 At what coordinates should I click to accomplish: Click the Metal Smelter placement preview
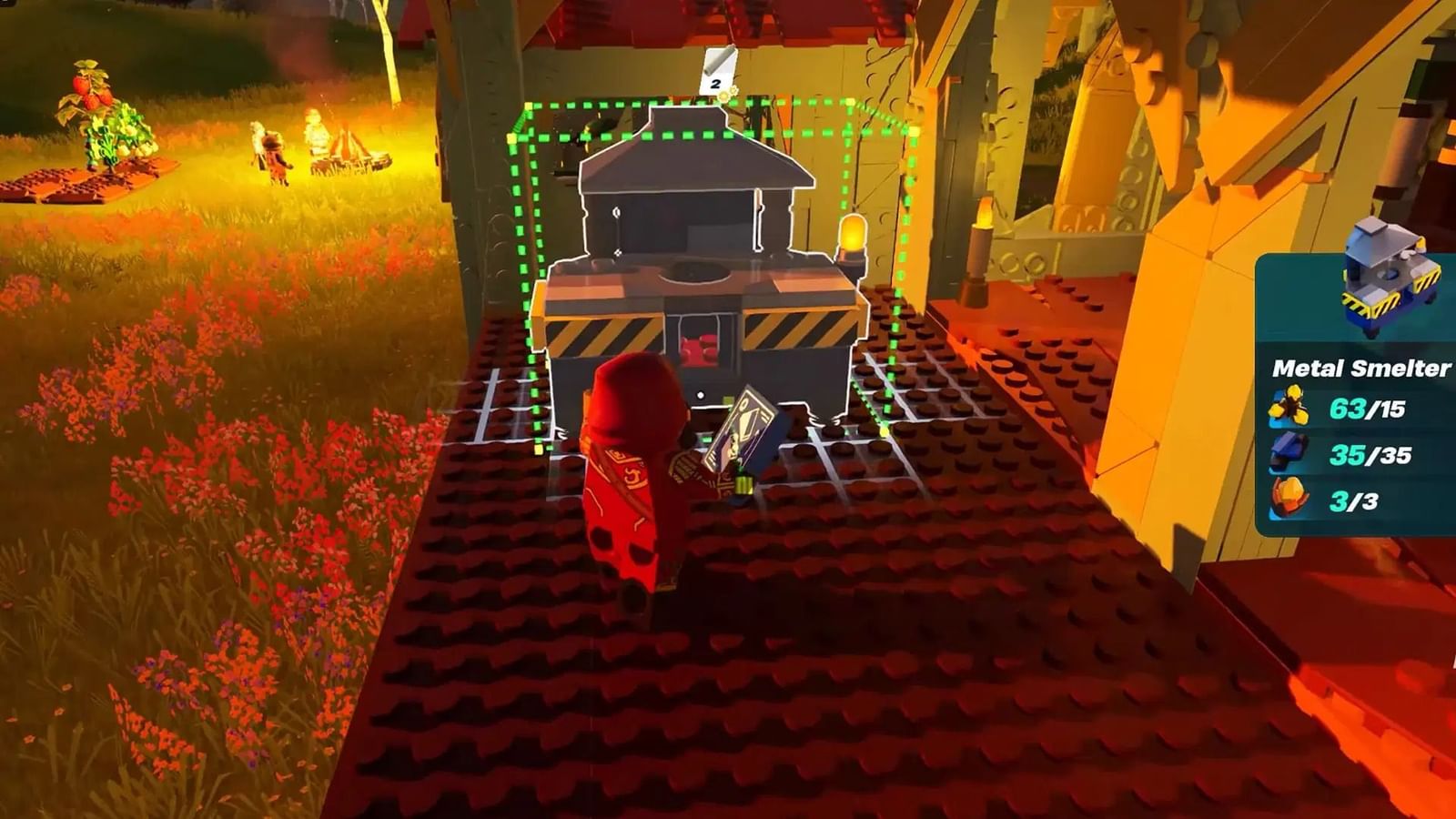703,273
